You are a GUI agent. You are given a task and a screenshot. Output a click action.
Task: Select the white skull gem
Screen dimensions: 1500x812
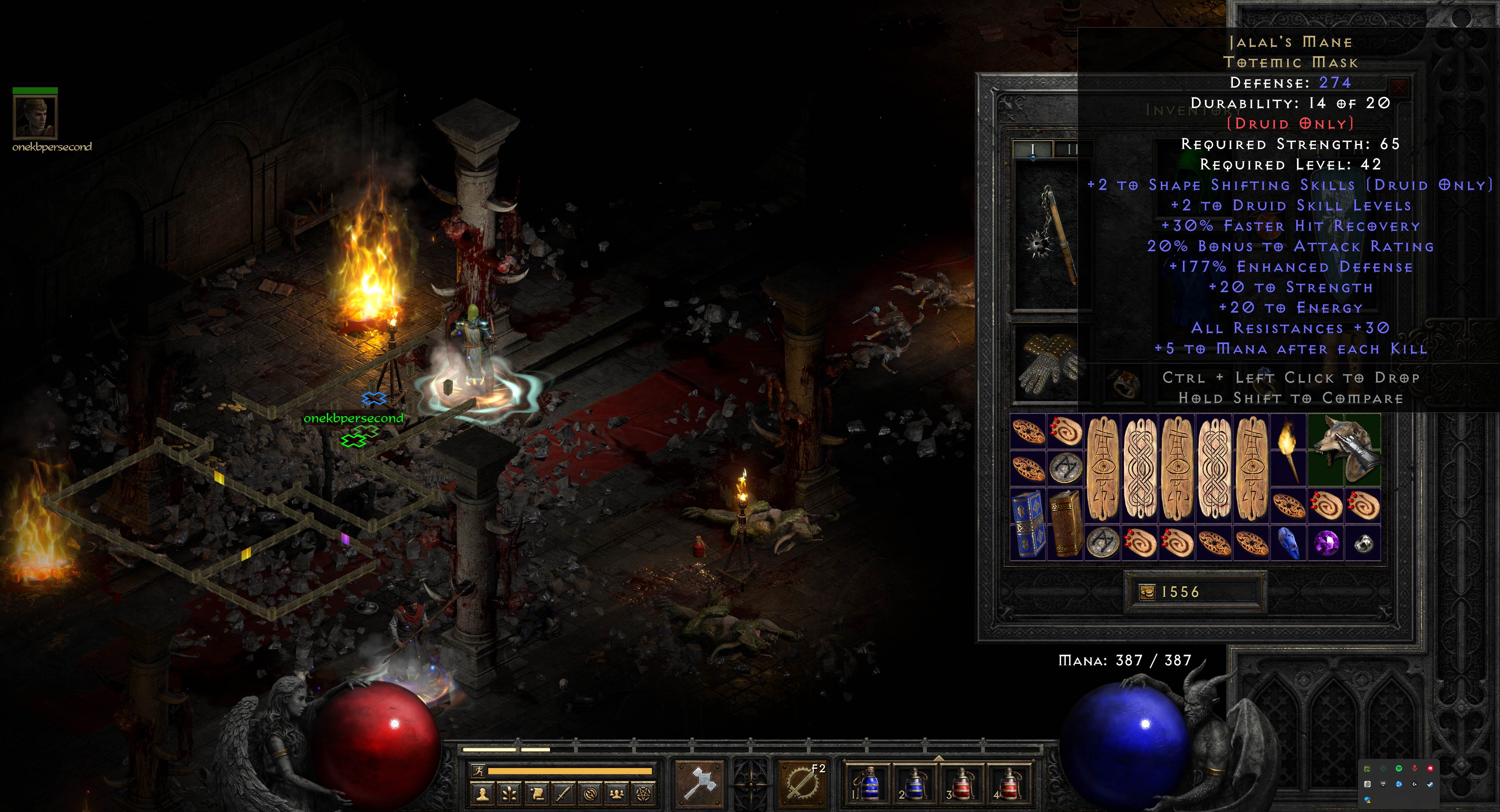tap(1363, 543)
